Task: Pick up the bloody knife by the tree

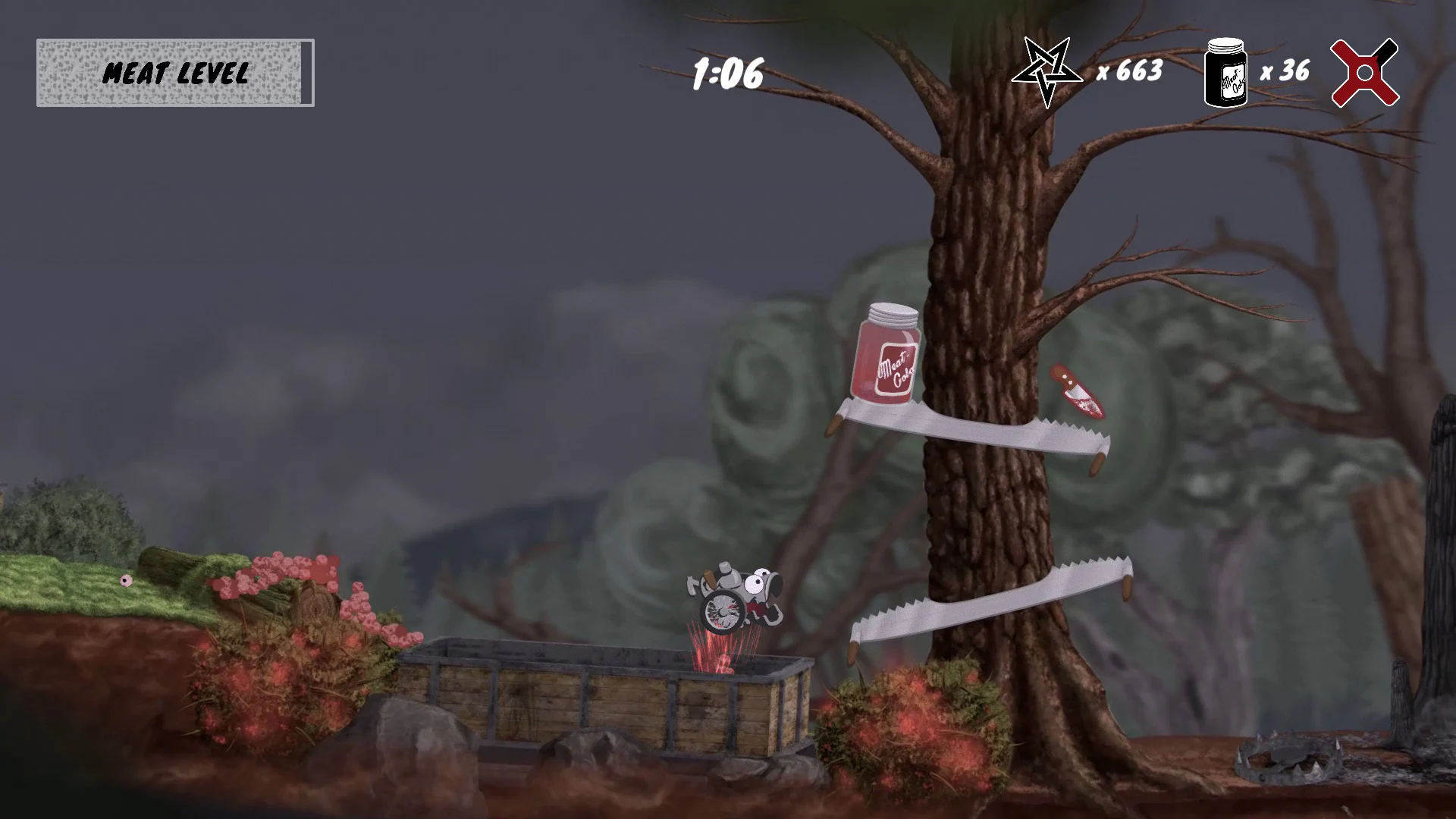Action: coord(1078,391)
